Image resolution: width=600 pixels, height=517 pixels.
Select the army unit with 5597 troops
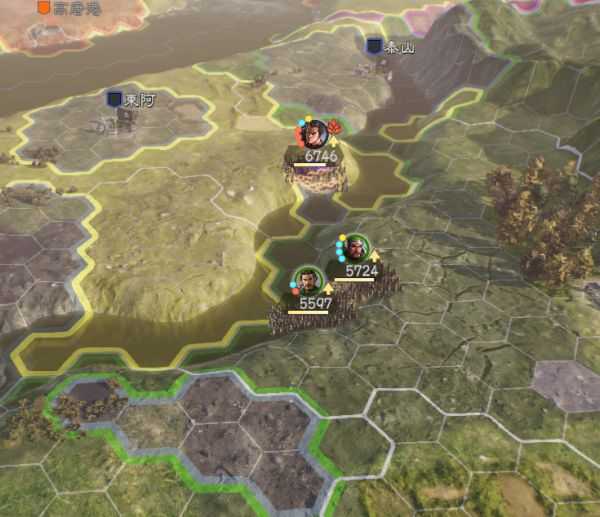click(x=308, y=281)
